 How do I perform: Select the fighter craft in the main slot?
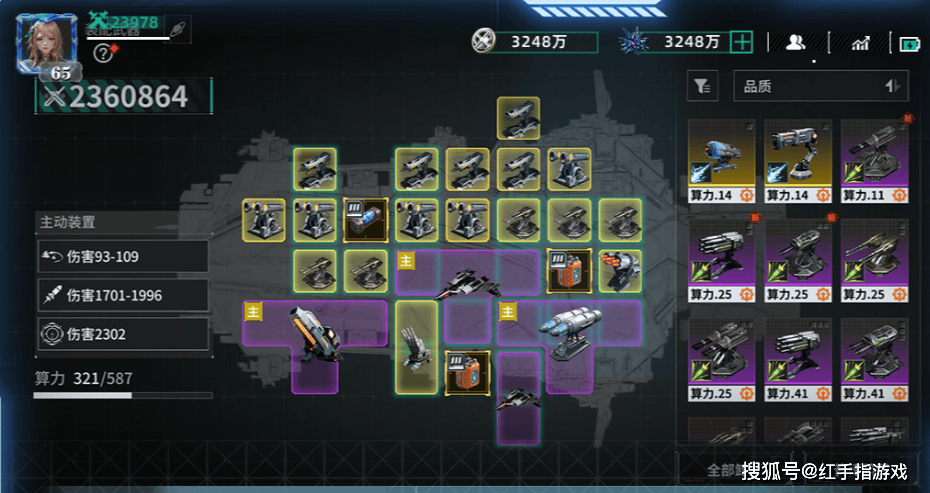pos(467,278)
